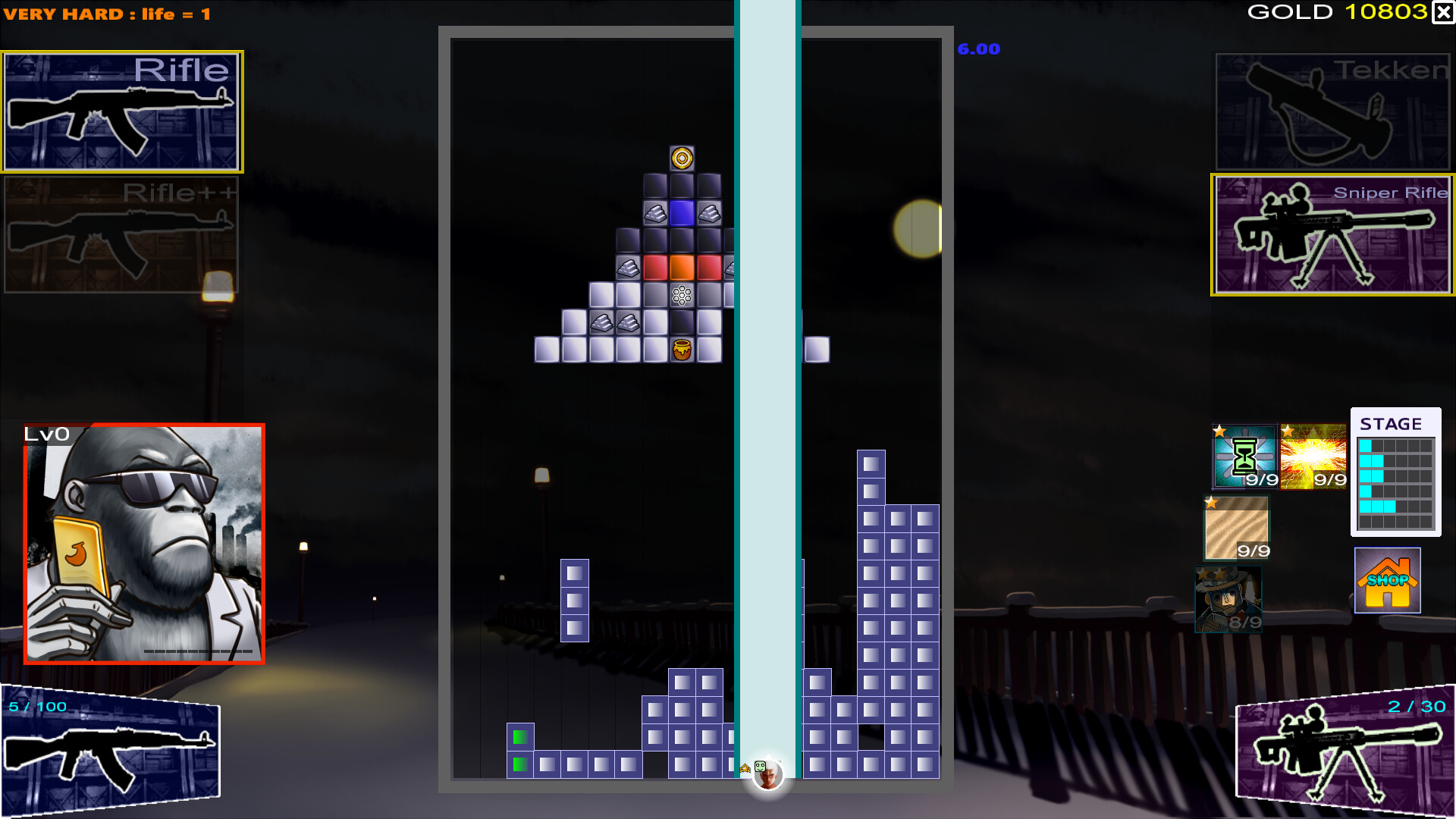Select the hourglass time power-up
1456x819 pixels.
1244,455
